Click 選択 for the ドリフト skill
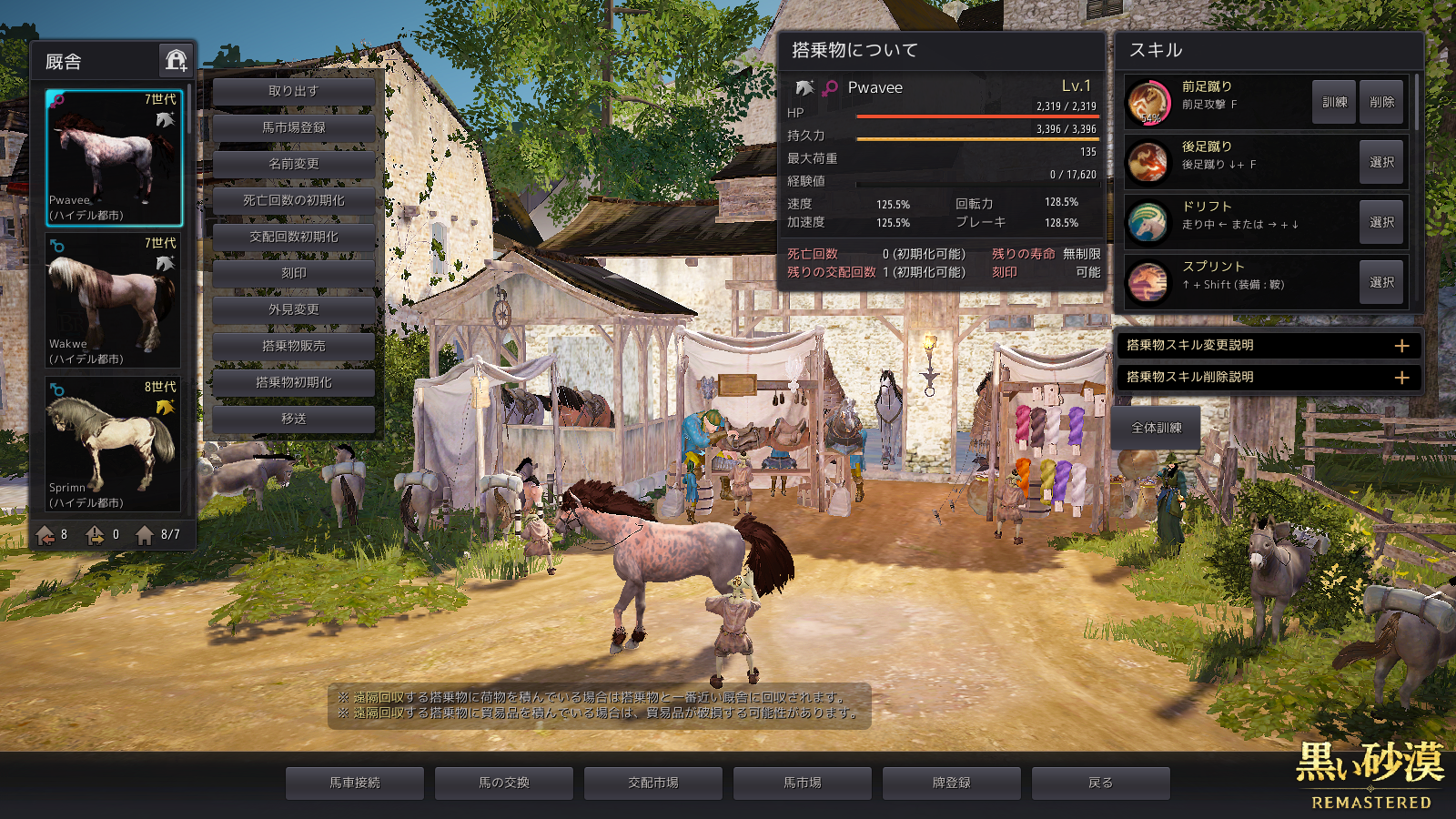1456x819 pixels. coord(1381,222)
